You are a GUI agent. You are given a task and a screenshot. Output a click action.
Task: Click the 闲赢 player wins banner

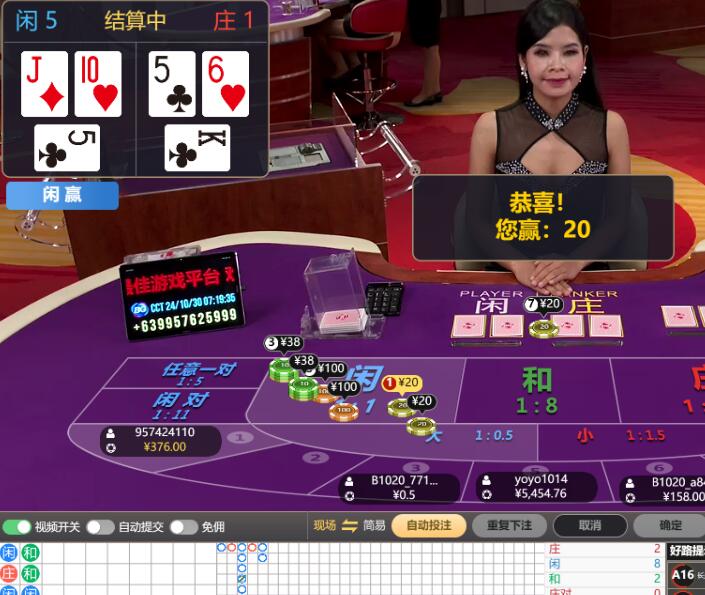coord(62,195)
